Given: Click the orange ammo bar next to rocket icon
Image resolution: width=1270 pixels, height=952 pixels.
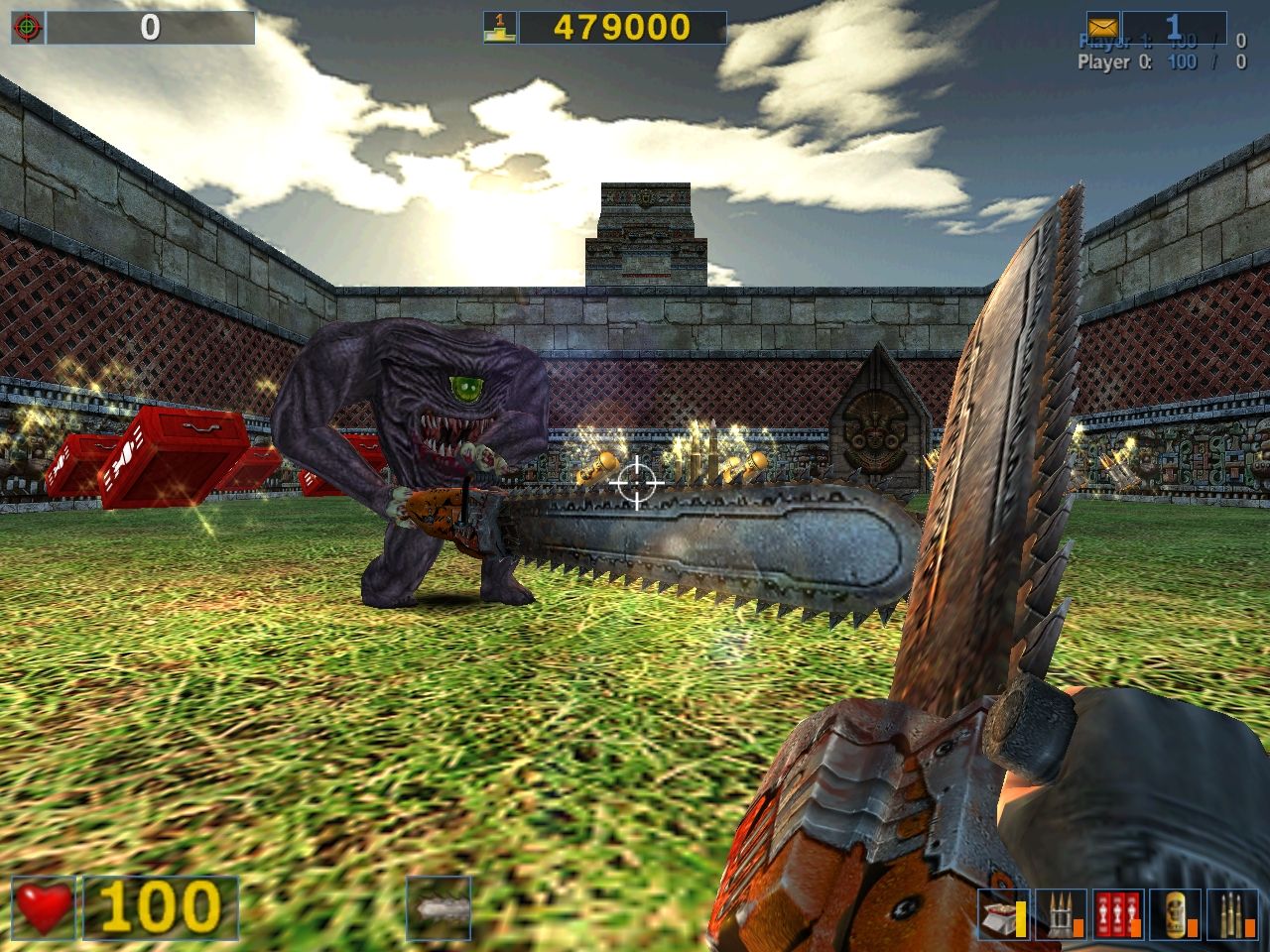Looking at the screenshot, I should tap(1137, 927).
